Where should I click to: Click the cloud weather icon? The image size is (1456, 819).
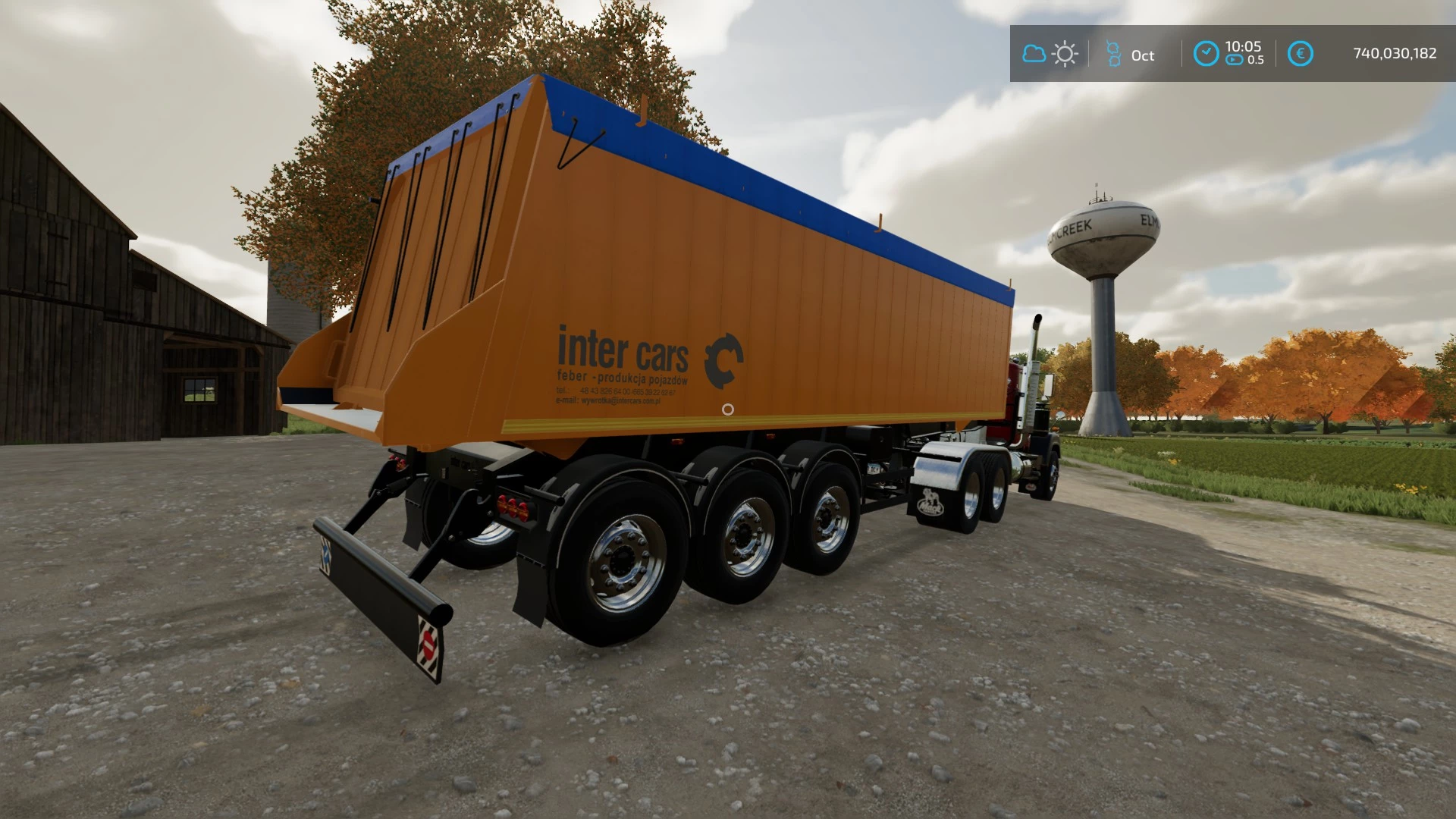coord(1034,54)
